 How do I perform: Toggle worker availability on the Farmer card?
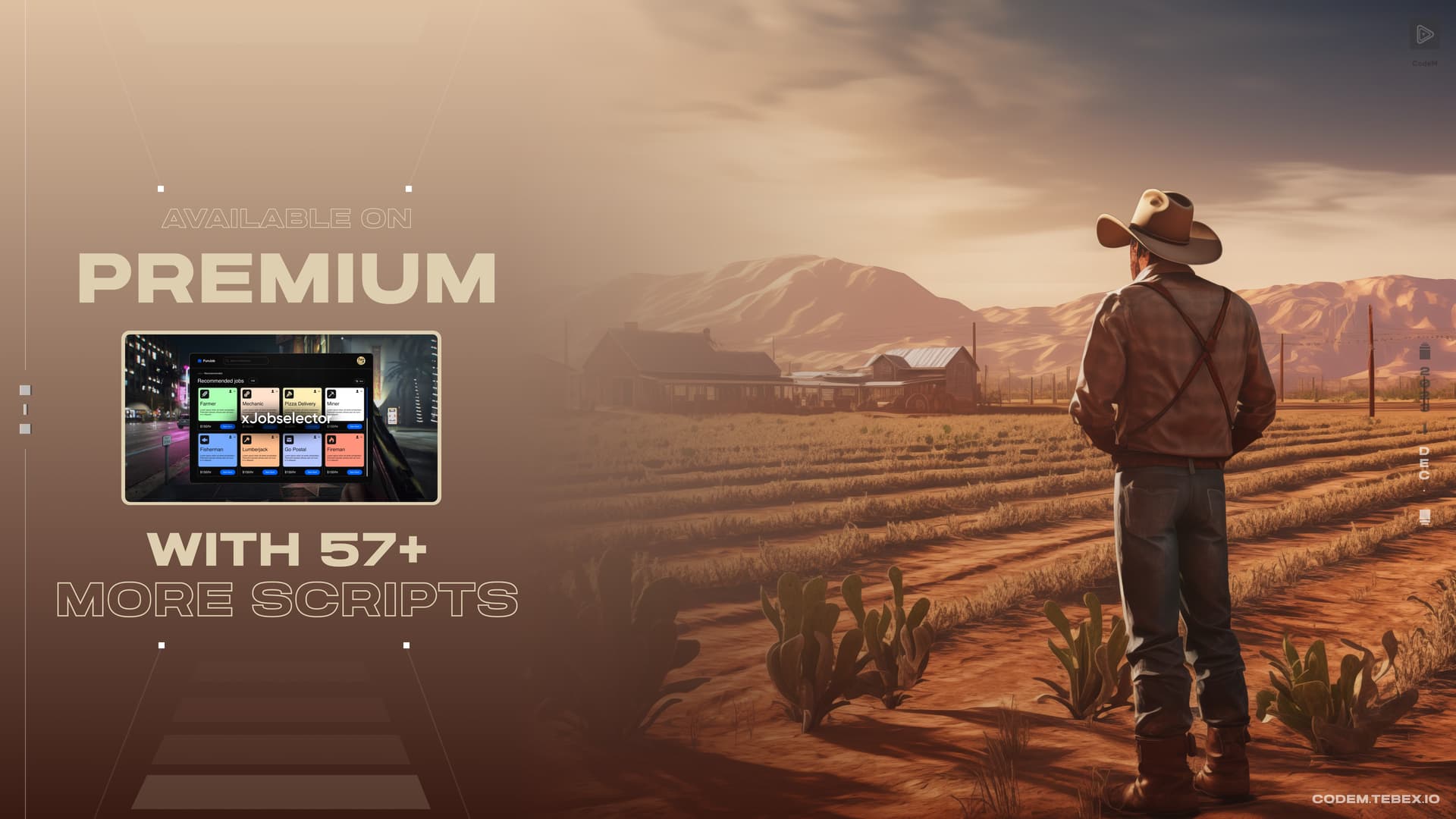tap(231, 392)
